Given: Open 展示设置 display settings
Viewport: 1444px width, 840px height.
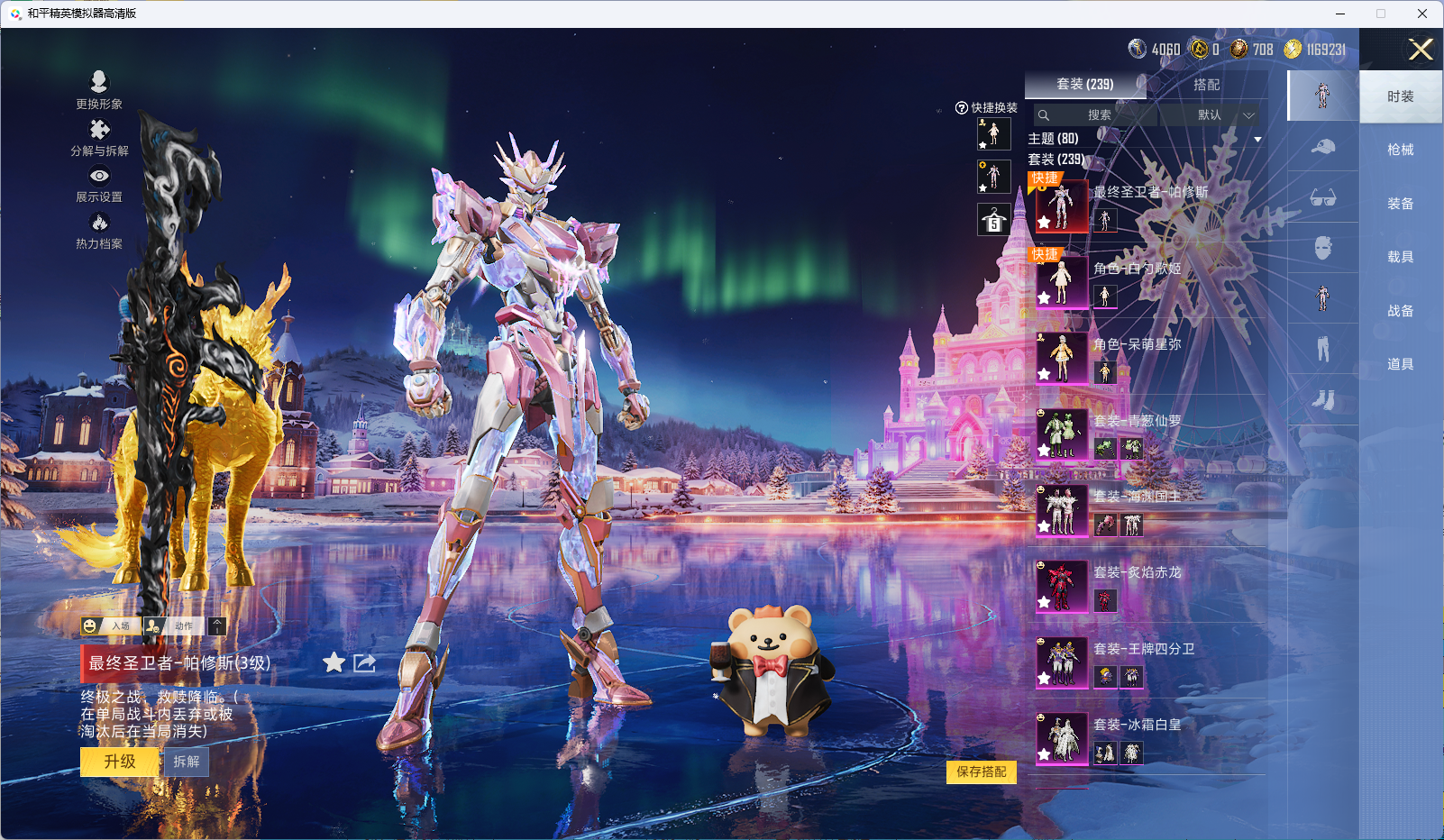Looking at the screenshot, I should coord(99,184).
